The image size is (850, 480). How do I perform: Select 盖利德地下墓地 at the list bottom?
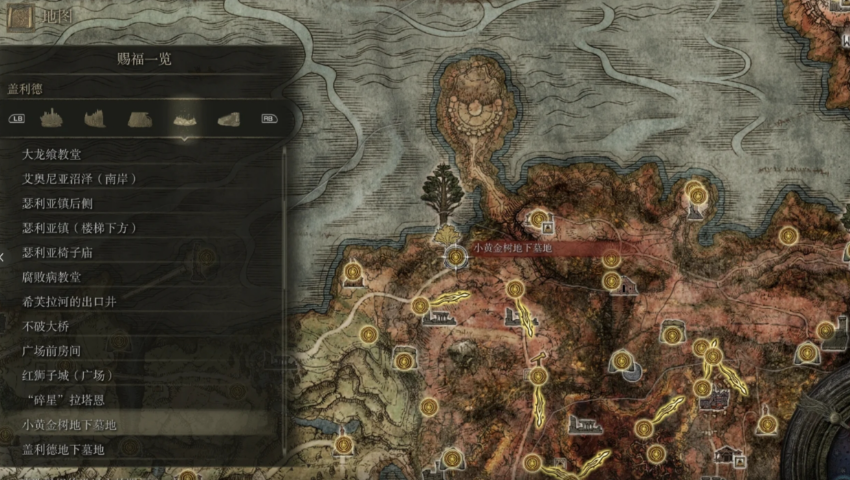(x=64, y=449)
